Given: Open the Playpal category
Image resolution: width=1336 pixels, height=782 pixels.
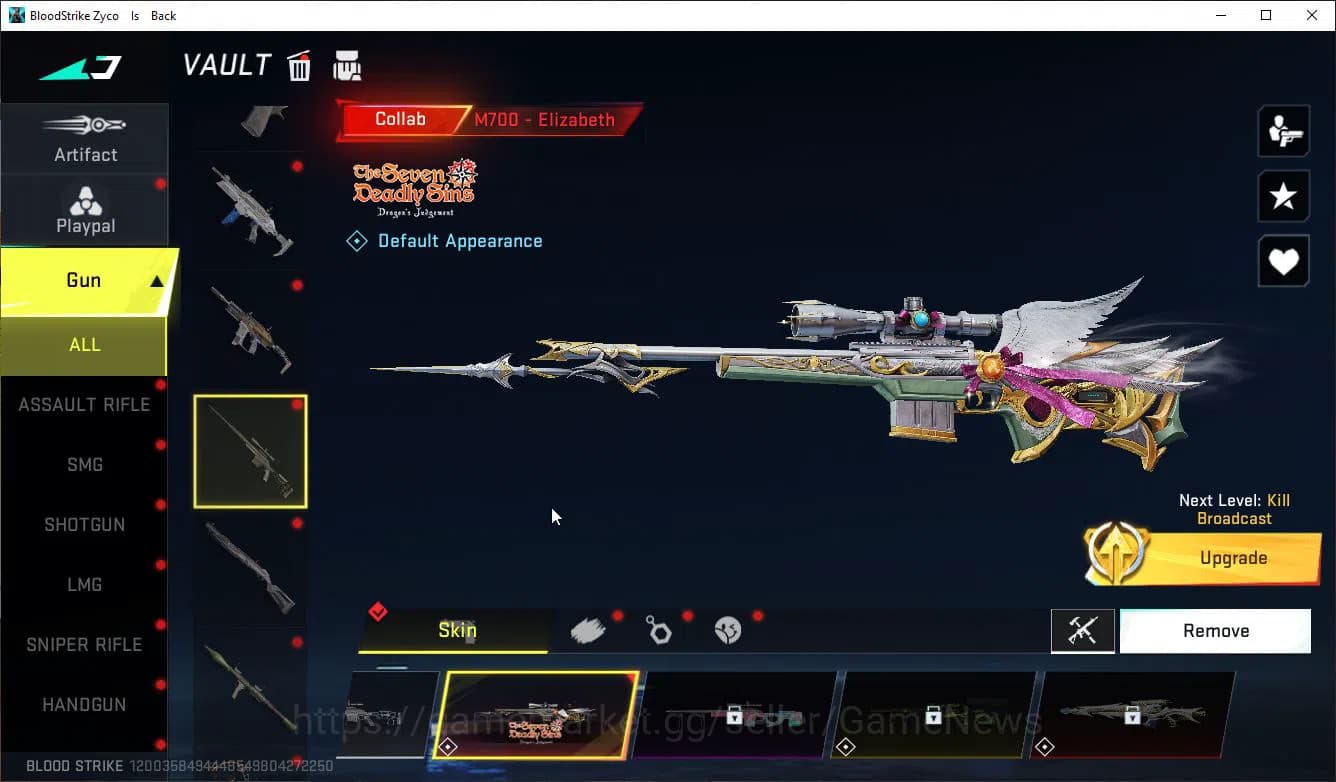Looking at the screenshot, I should click(x=85, y=209).
